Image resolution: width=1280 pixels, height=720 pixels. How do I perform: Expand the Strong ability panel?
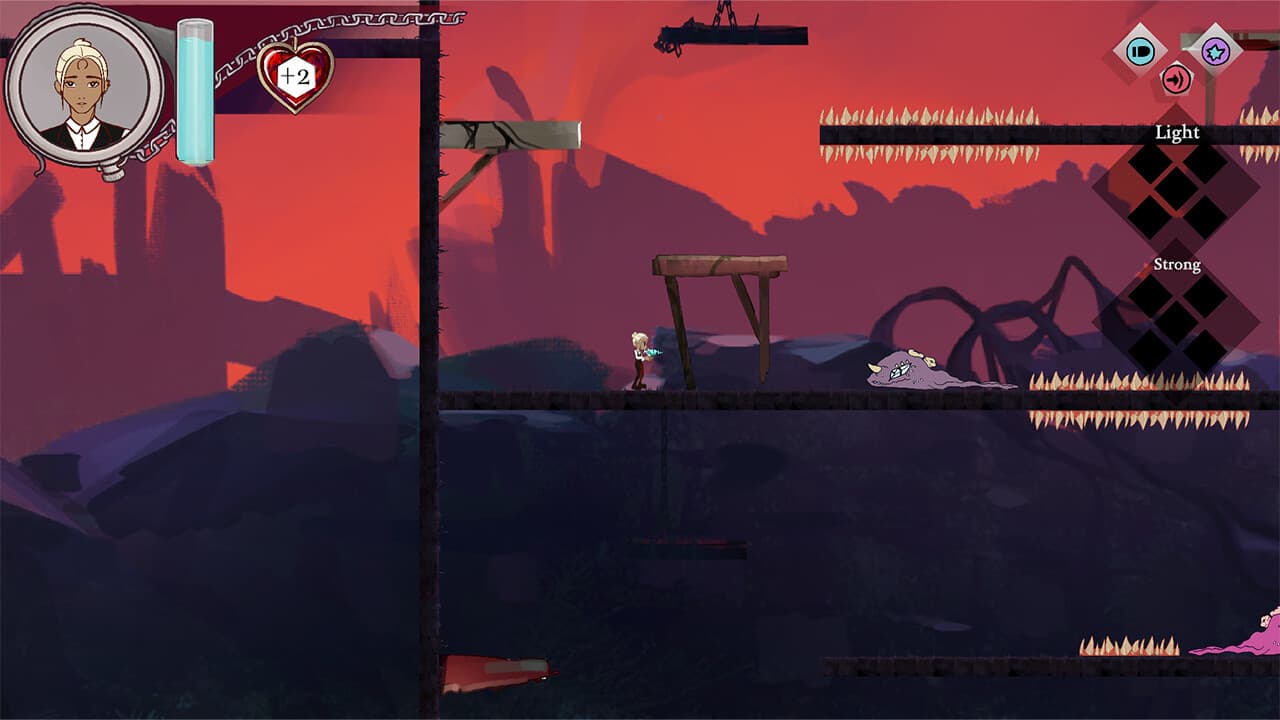[1178, 263]
